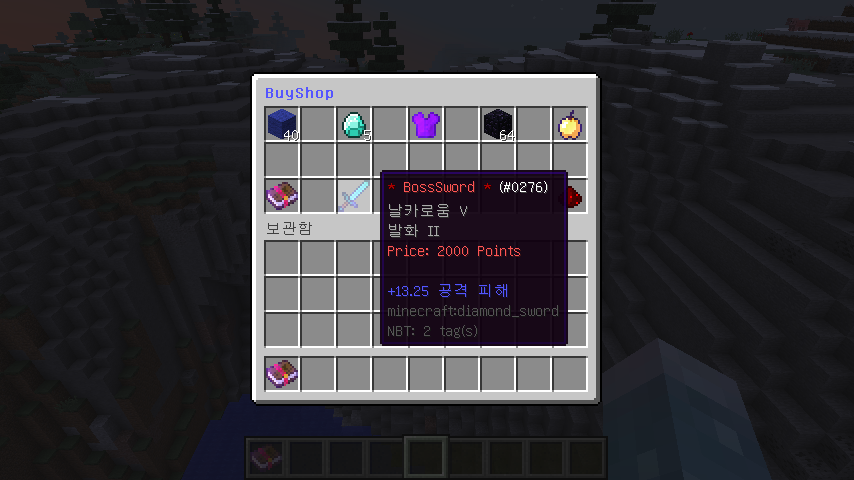Choose the purple enchanted chestplate

click(426, 124)
